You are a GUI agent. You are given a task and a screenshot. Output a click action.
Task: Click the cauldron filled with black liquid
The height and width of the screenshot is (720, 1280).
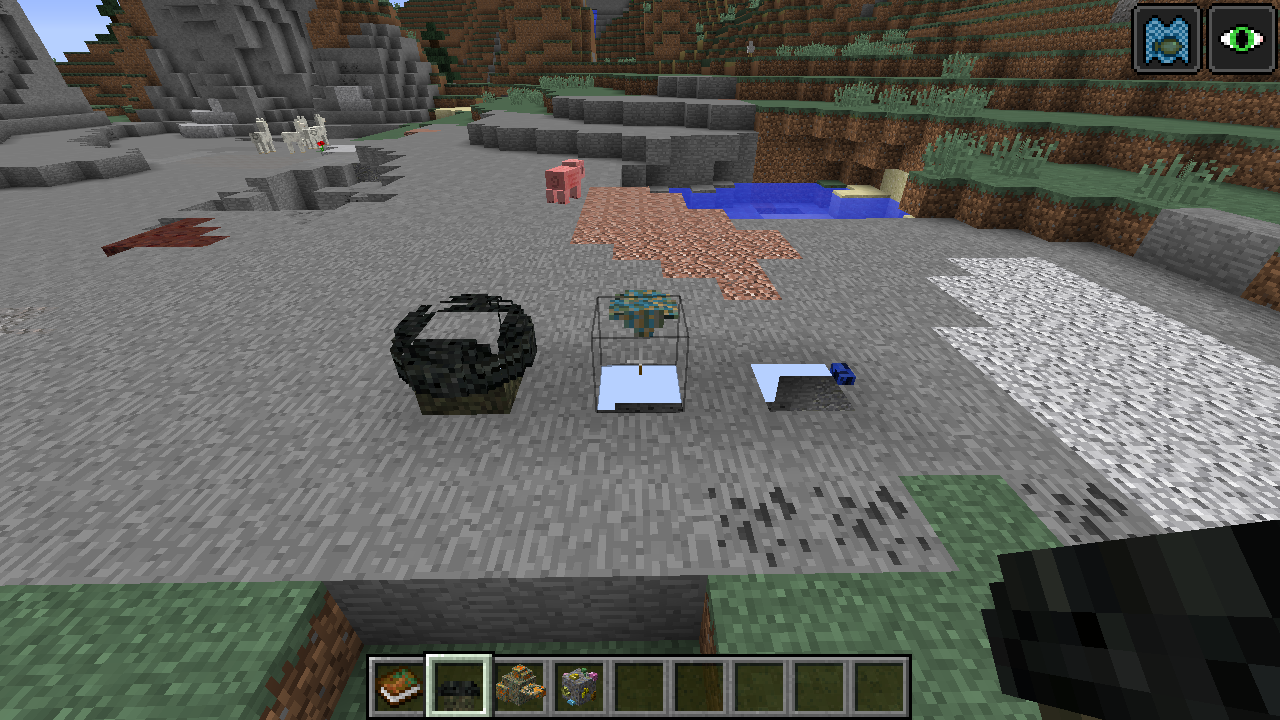pos(462,350)
